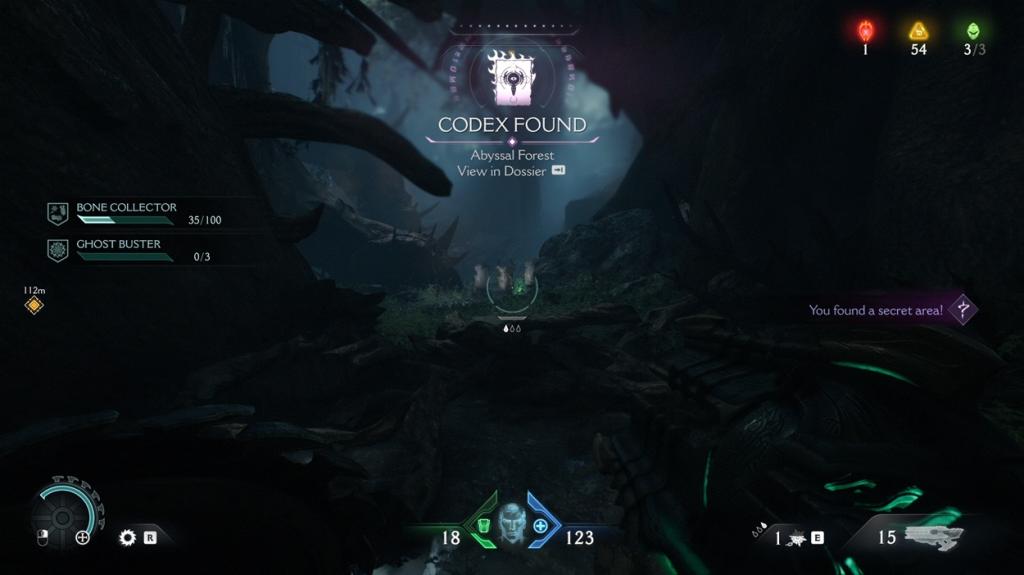This screenshot has width=1024, height=575.
Task: Click the orange diamond waypoint marker
Action: tap(34, 305)
